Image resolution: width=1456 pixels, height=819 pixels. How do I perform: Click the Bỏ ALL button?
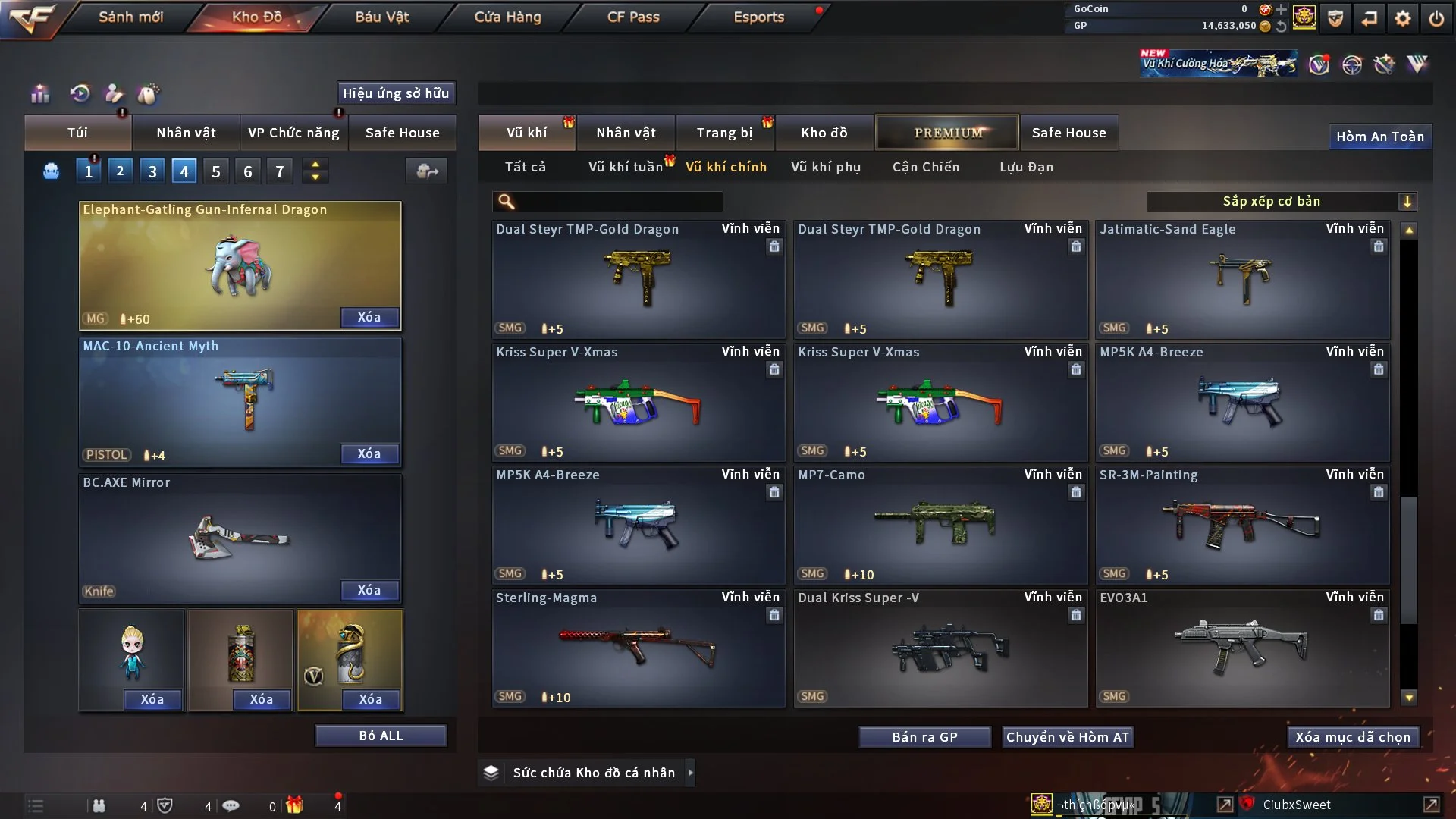[381, 736]
